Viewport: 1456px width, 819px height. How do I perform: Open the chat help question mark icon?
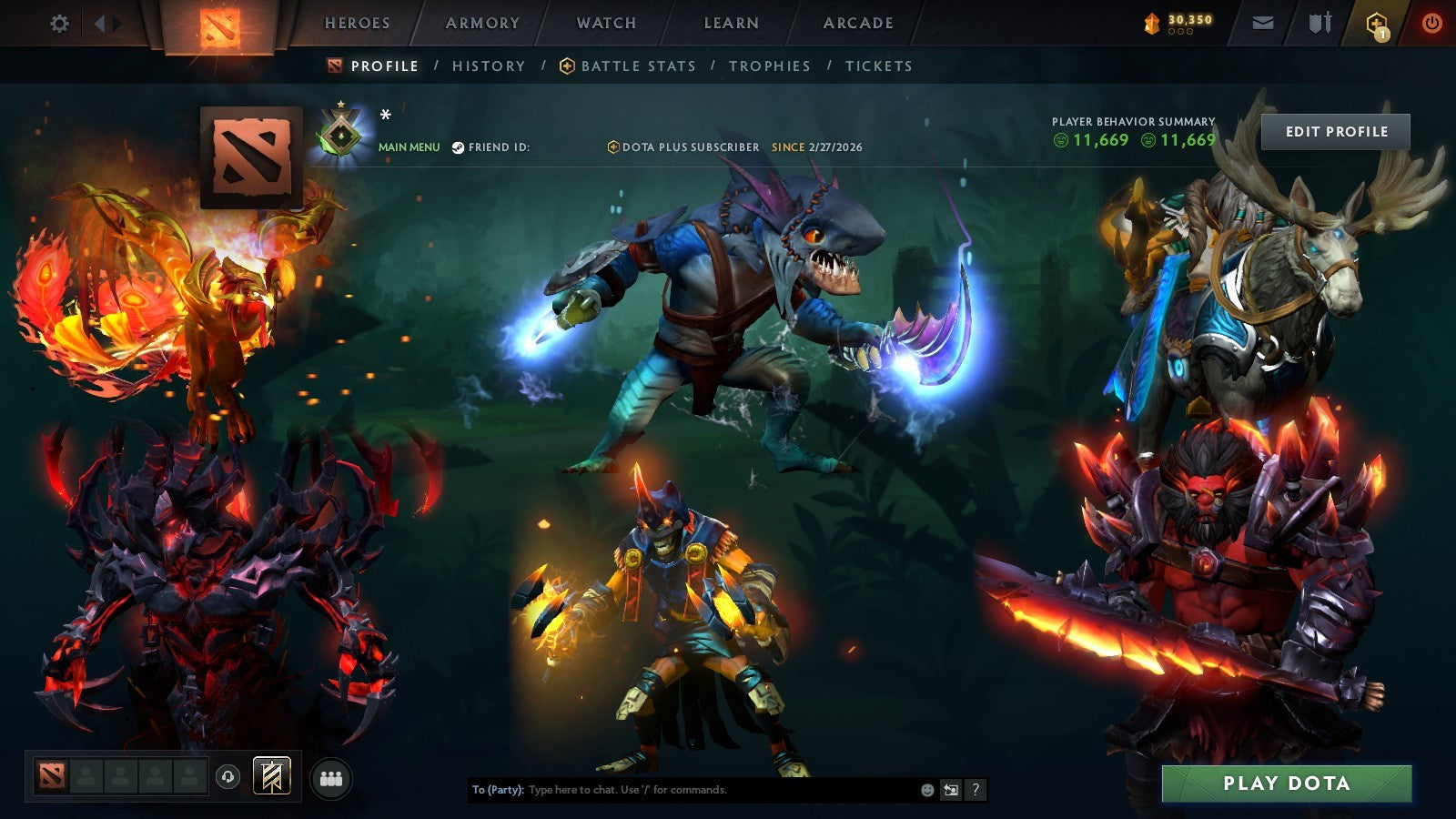(975, 791)
